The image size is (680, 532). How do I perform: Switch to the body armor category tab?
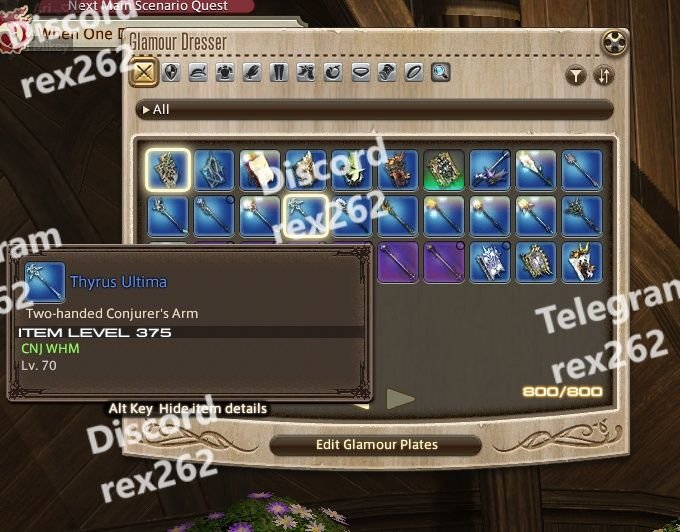(x=226, y=73)
